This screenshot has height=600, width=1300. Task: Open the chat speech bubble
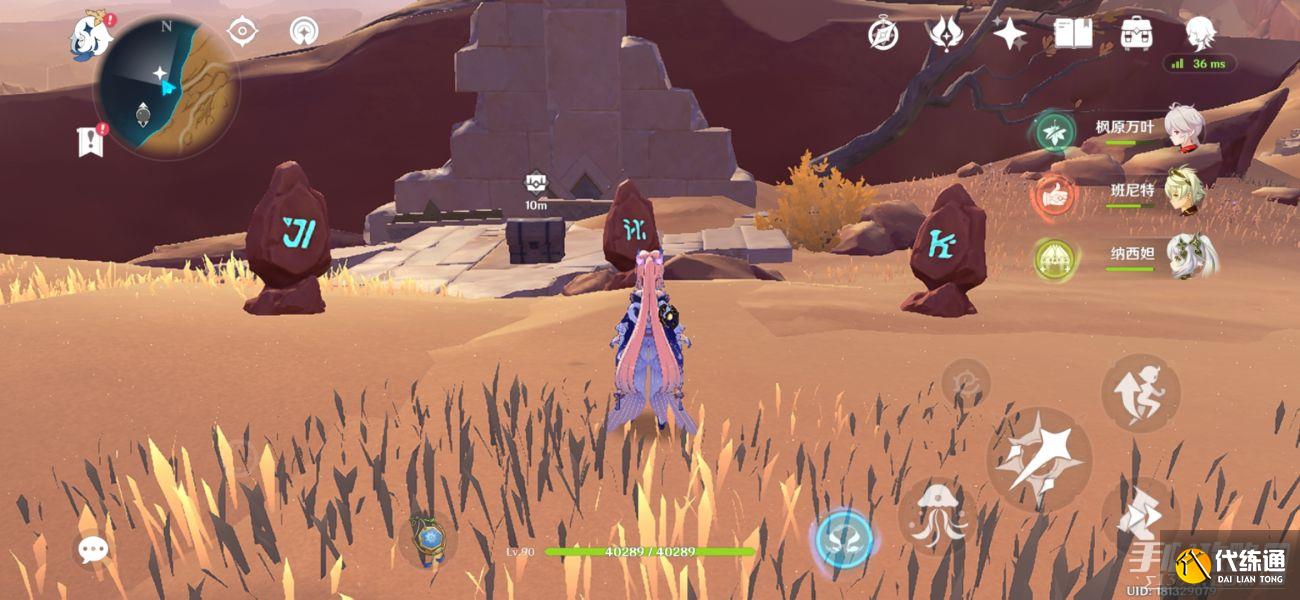(94, 548)
